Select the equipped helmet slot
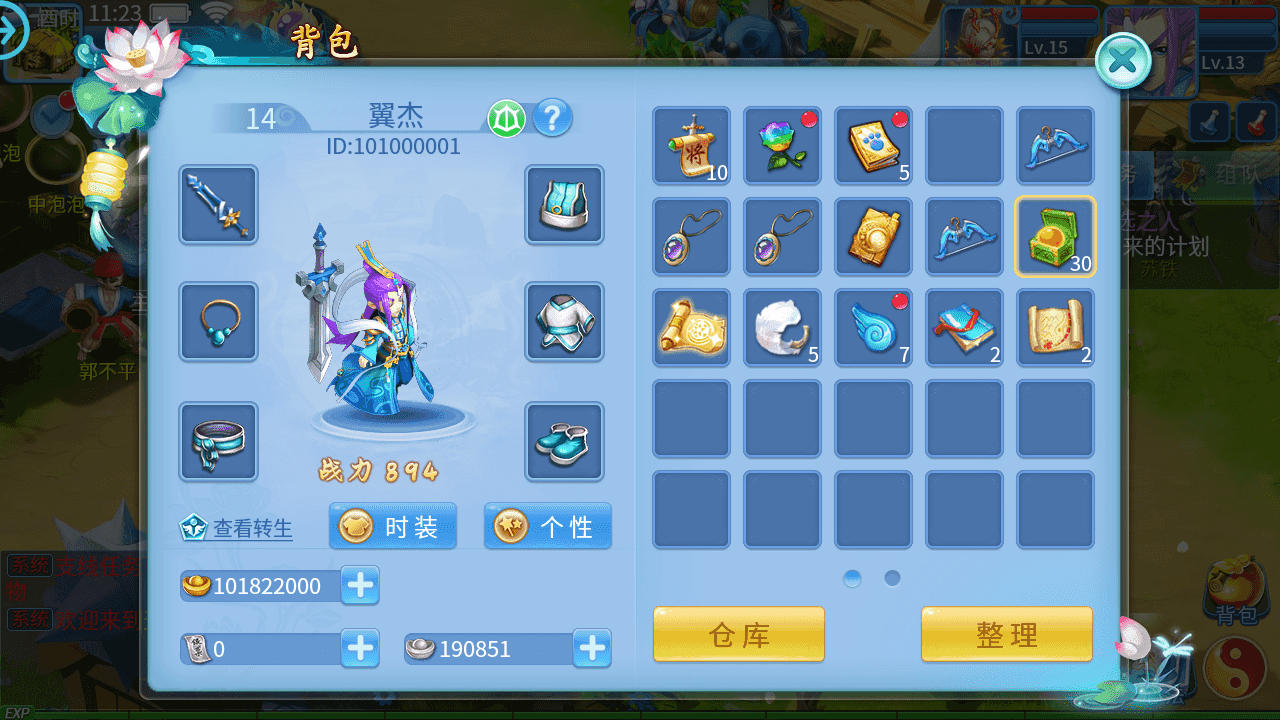Viewport: 1280px width, 720px height. (564, 205)
